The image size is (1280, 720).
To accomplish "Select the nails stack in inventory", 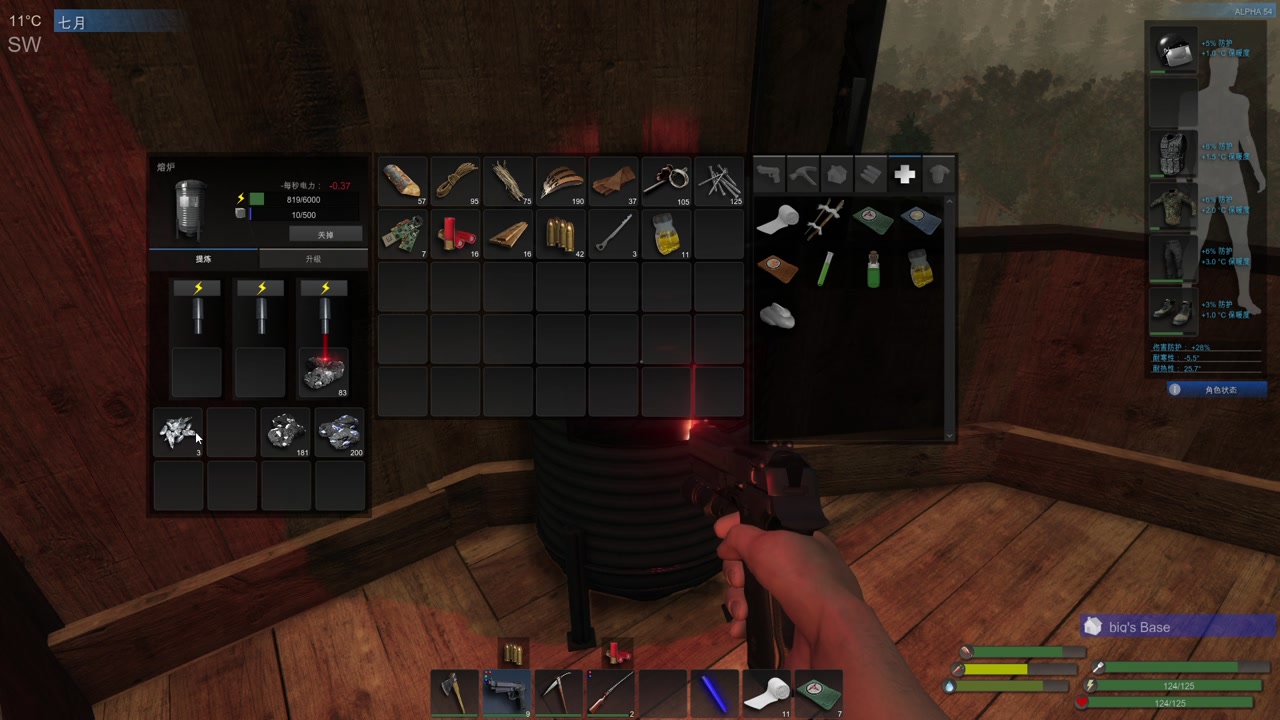I will click(719, 181).
